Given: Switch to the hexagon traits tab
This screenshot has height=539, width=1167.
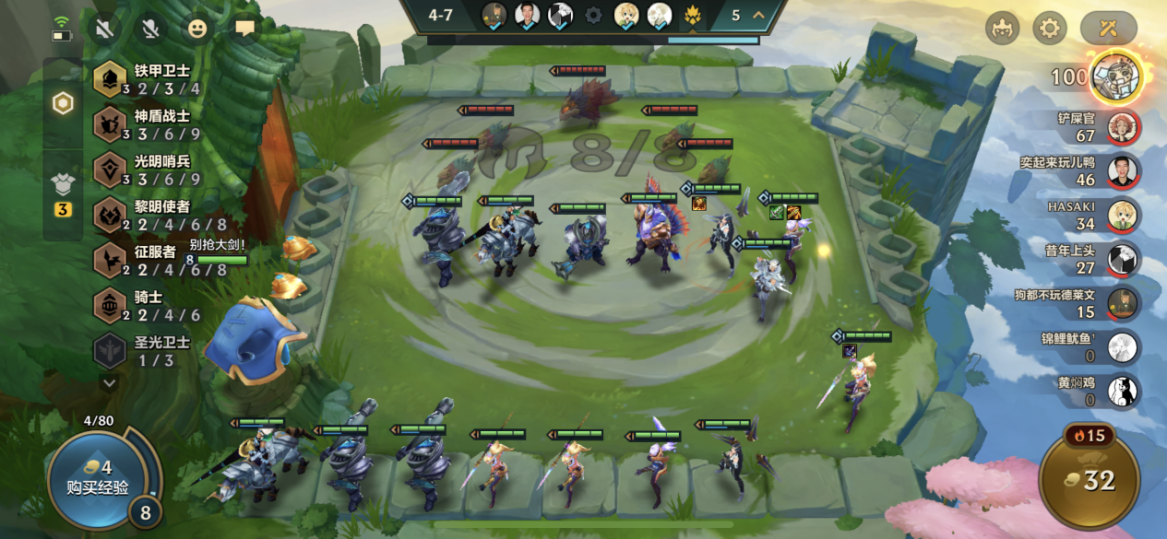Looking at the screenshot, I should (63, 103).
